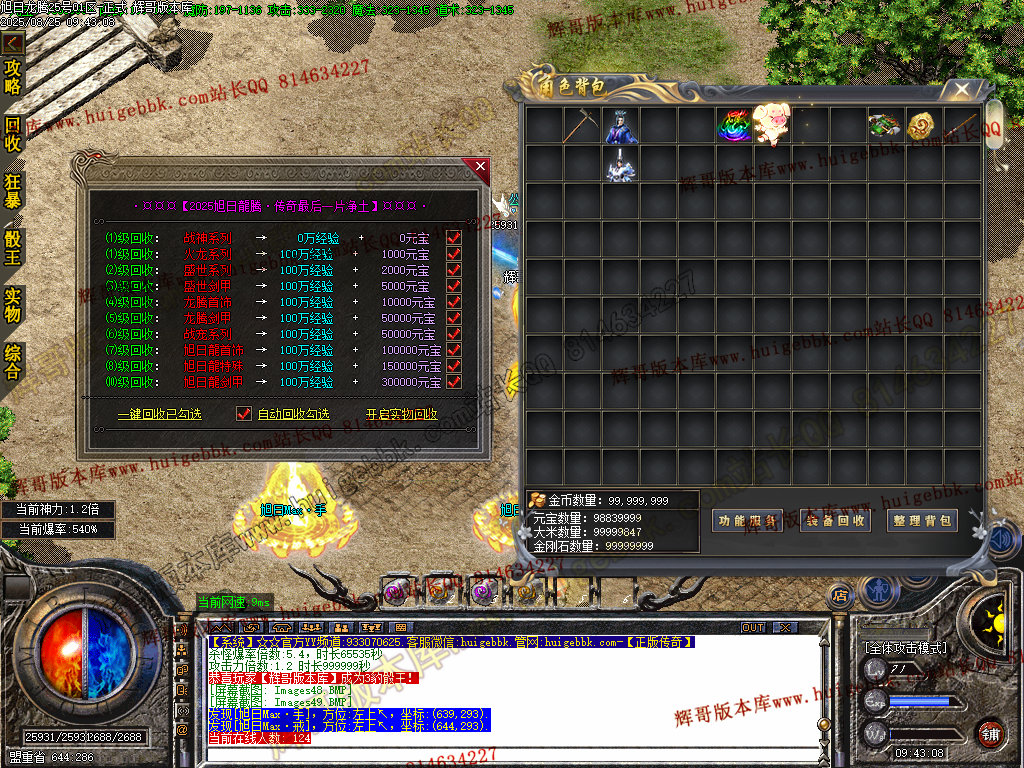This screenshot has height=768, width=1024.
Task: Toggle the 龙腾首饰 recycle checkbox
Action: (x=454, y=302)
